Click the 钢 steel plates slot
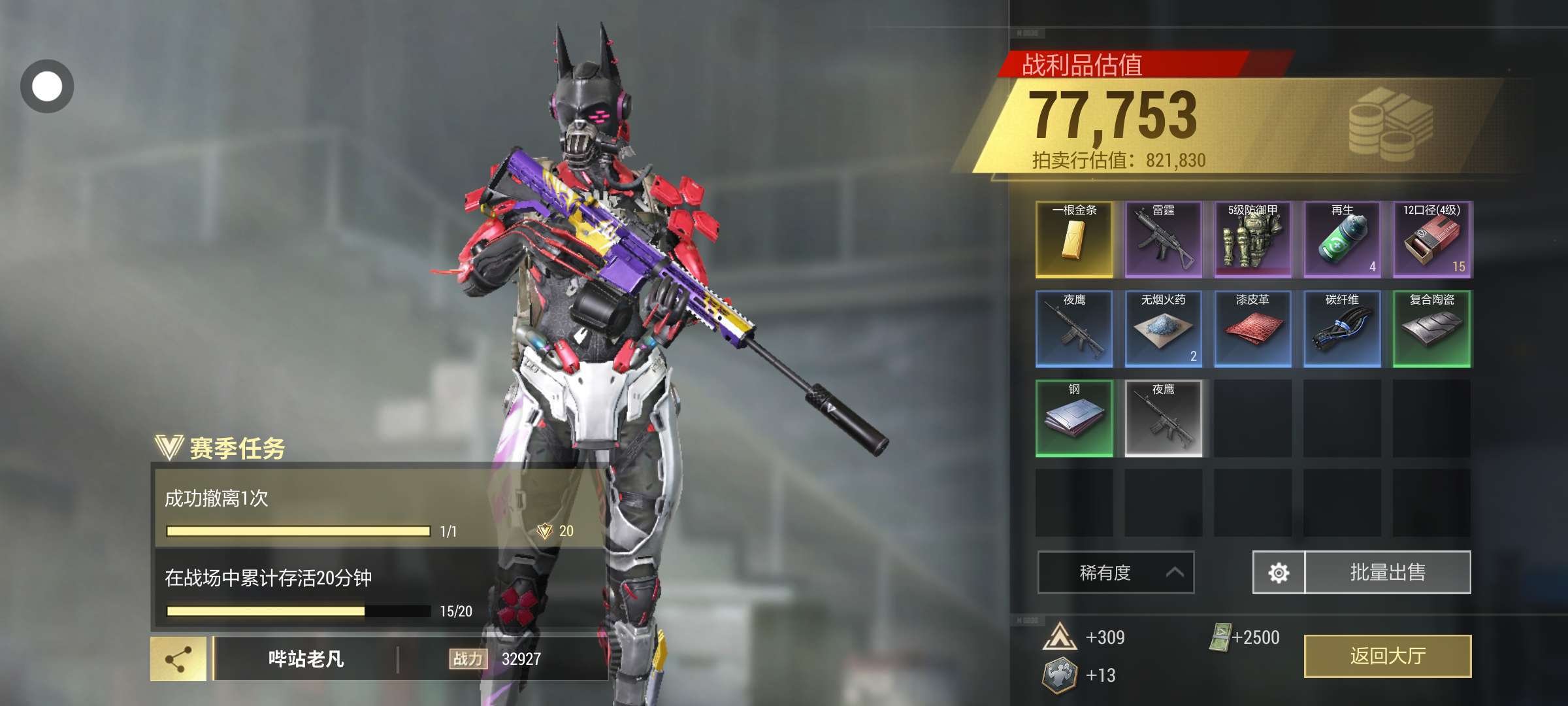Viewport: 1568px width, 706px height. 1074,418
